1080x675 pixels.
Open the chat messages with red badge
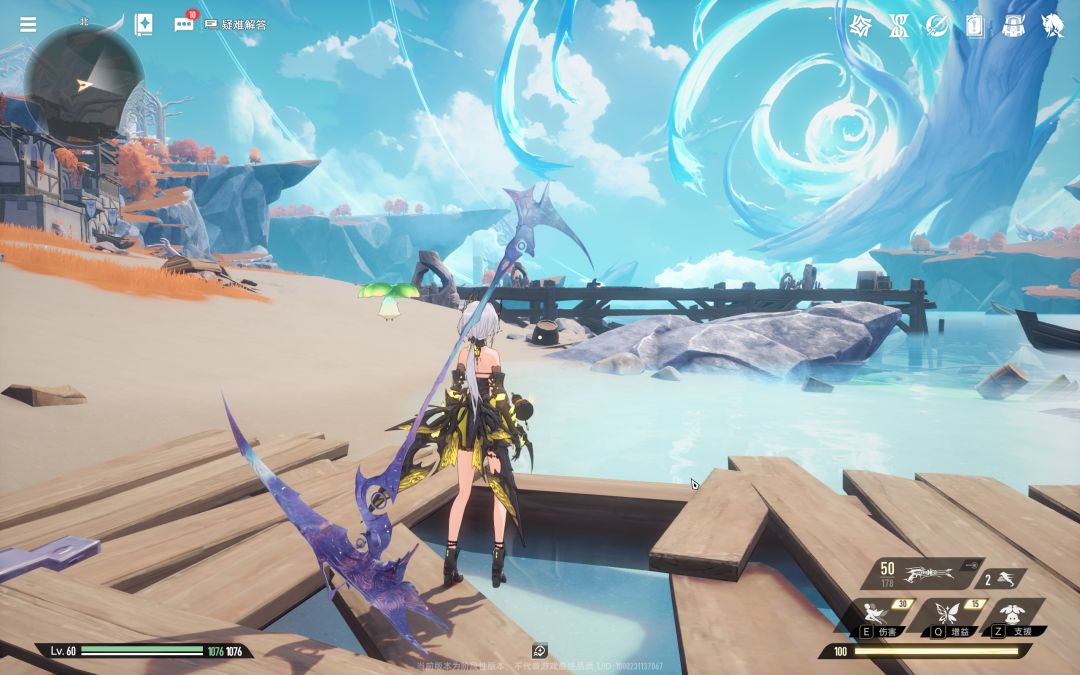coord(184,25)
